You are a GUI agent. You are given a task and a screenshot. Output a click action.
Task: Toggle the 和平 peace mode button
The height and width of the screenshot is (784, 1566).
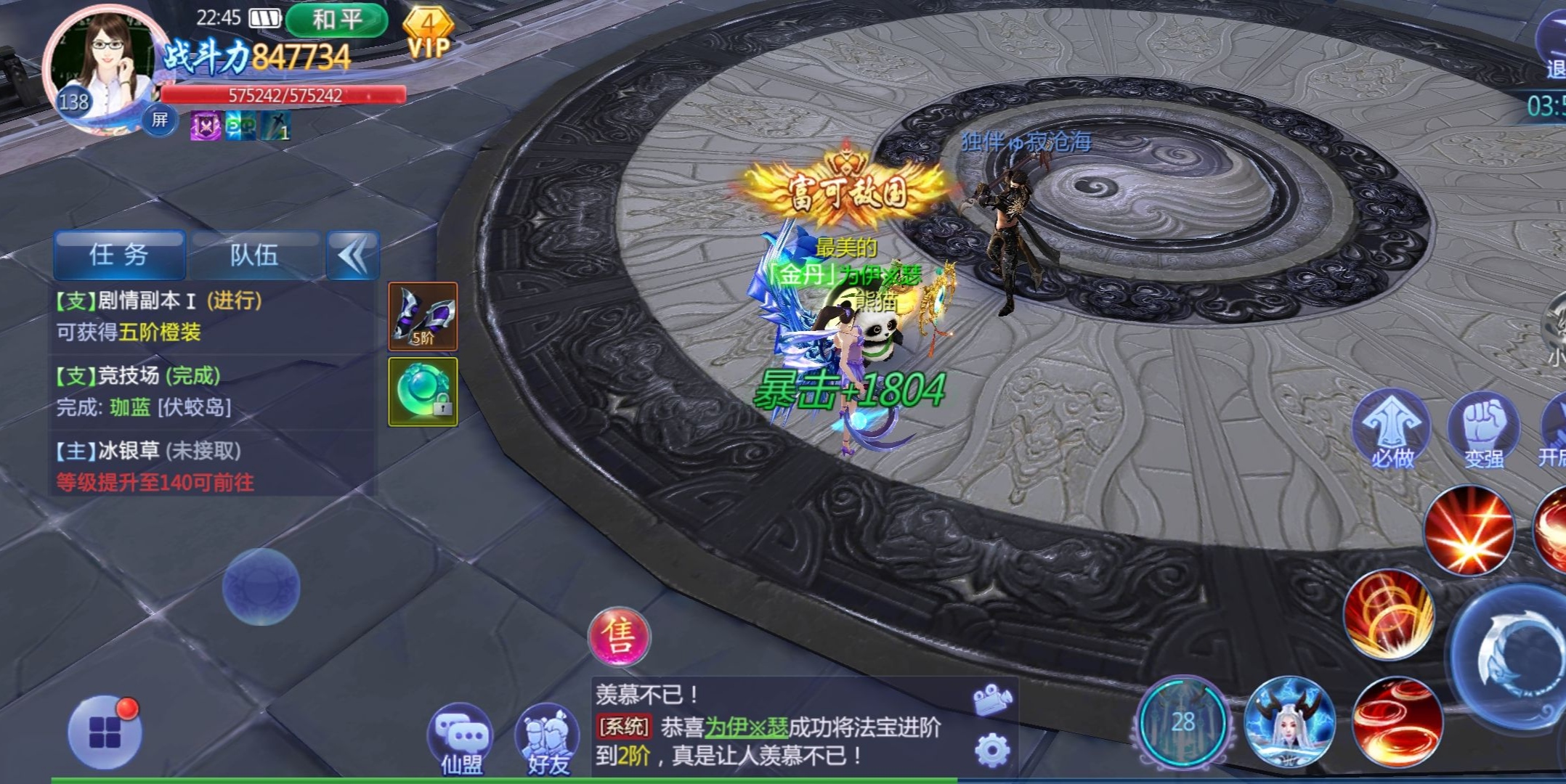[336, 20]
